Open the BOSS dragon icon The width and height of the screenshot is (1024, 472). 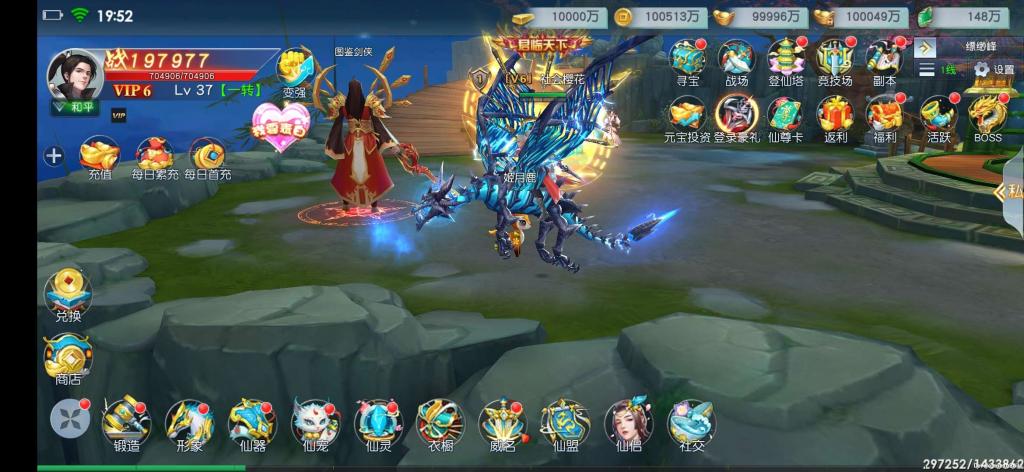(x=987, y=115)
